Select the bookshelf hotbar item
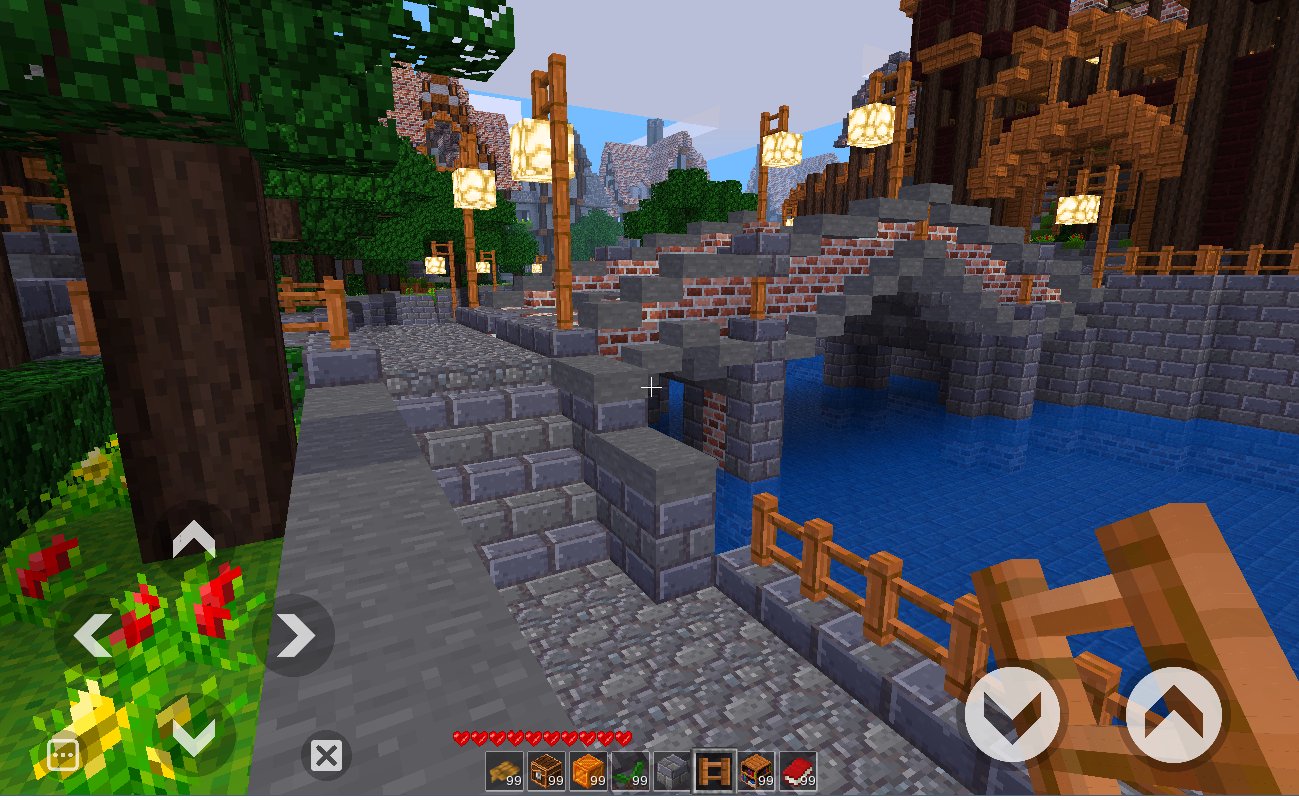Viewport: 1299px width, 800px height. (757, 770)
